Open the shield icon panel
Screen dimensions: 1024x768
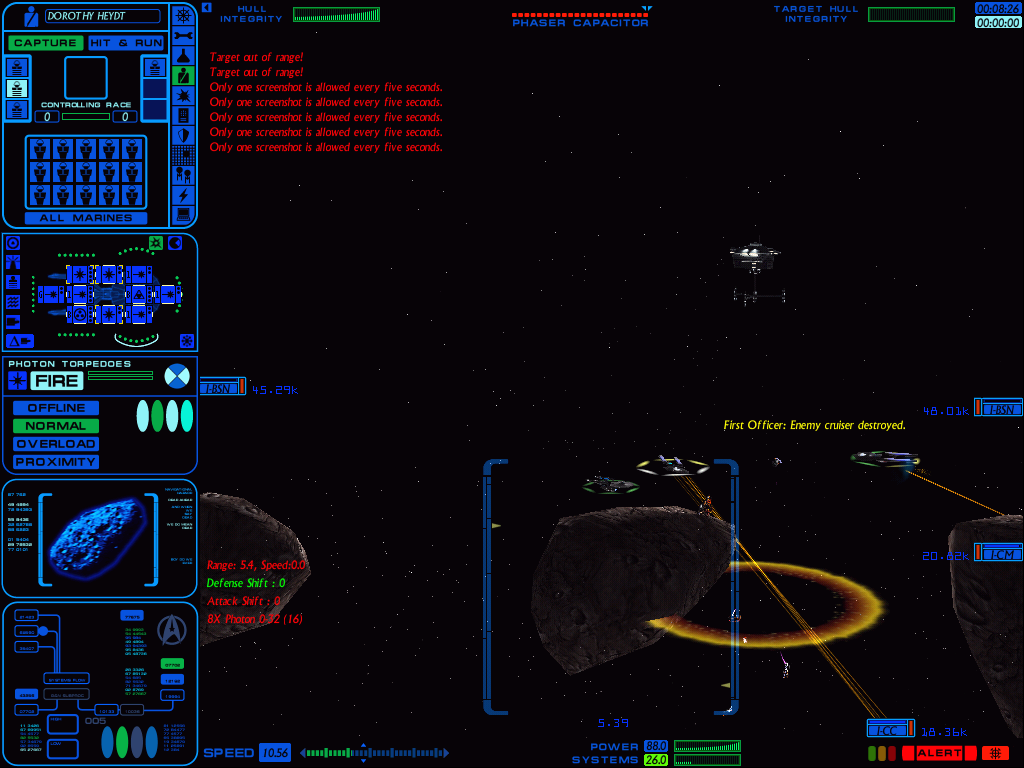pyautogui.click(x=183, y=134)
